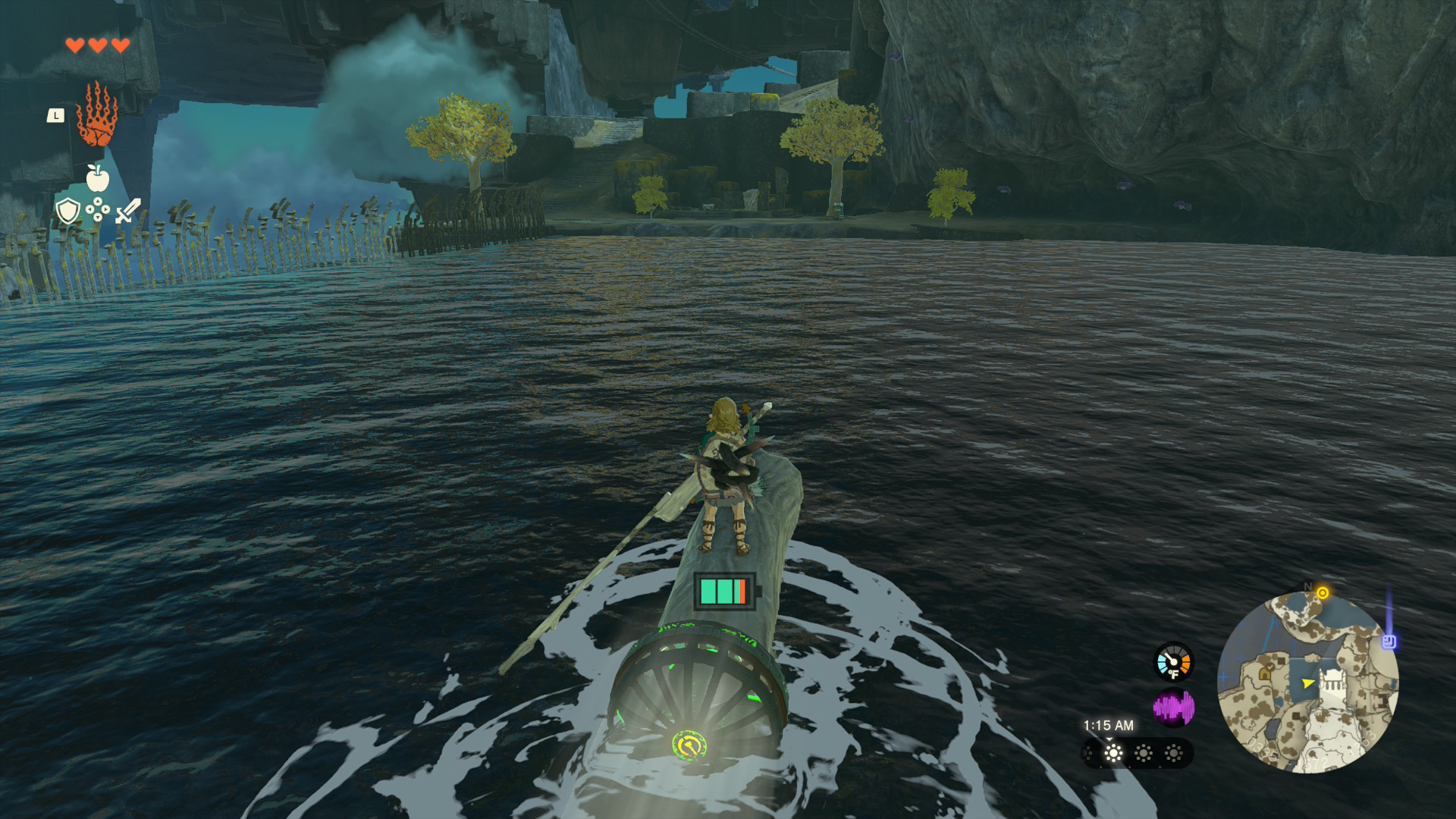Click the house marker on the minimap

[x=1265, y=672]
